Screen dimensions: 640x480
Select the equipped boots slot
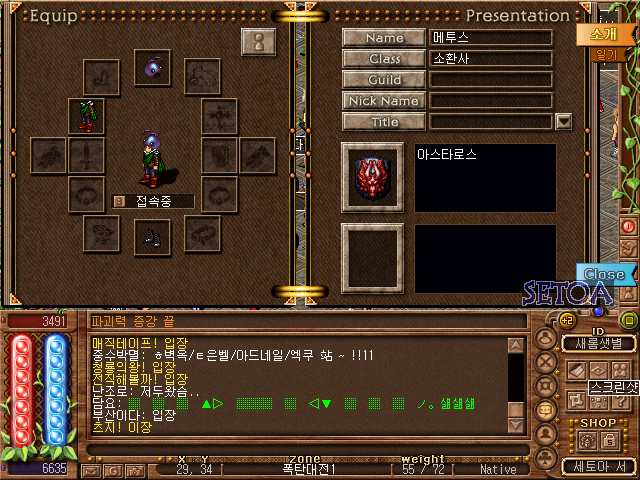click(153, 235)
